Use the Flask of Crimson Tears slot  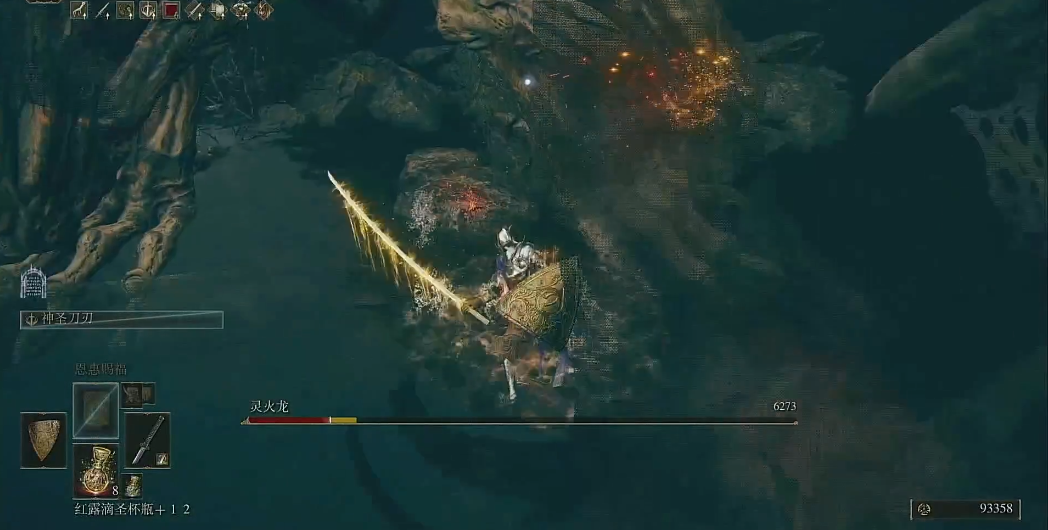point(95,470)
